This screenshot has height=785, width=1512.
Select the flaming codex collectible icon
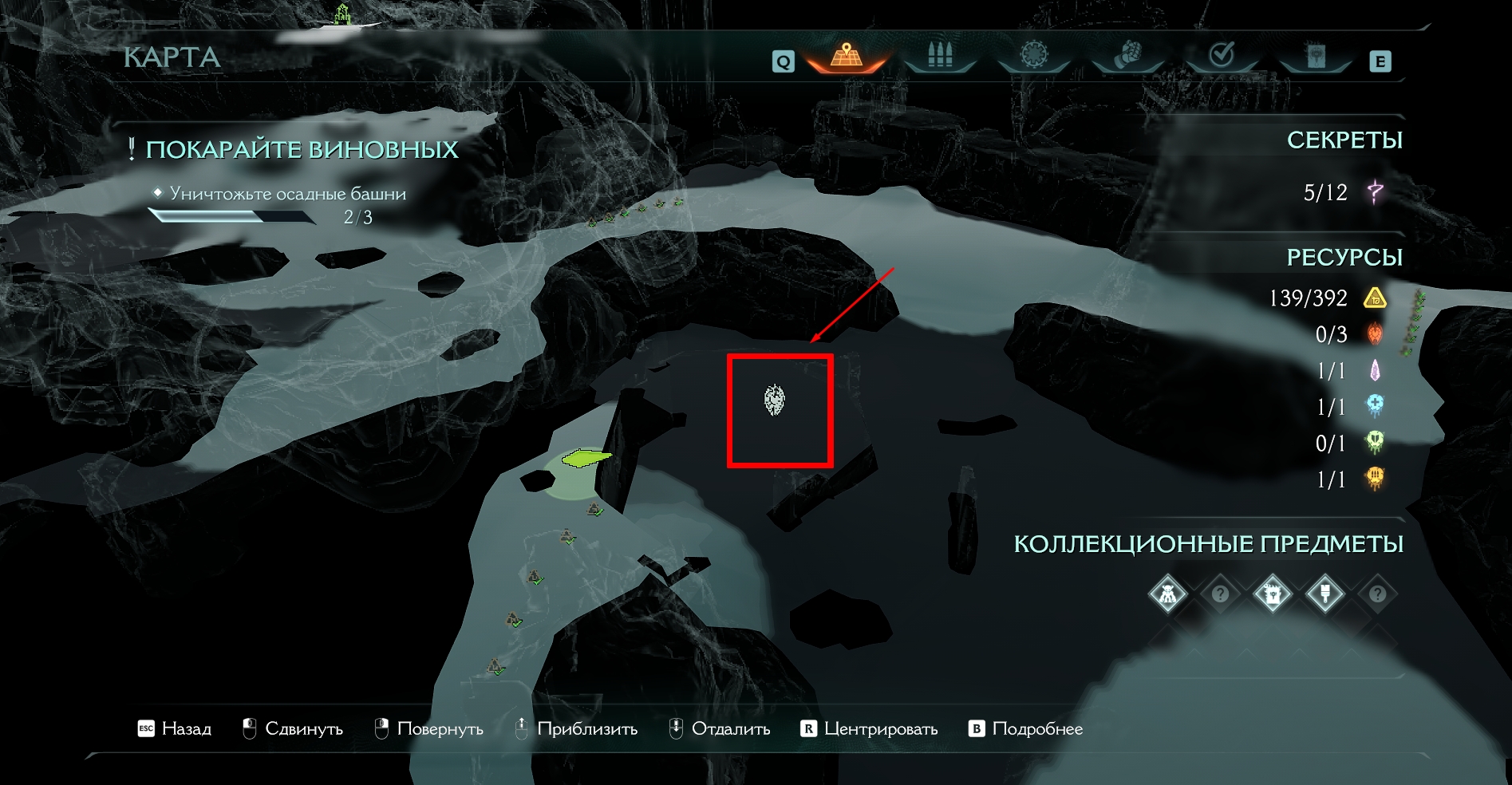pyautogui.click(x=1273, y=594)
